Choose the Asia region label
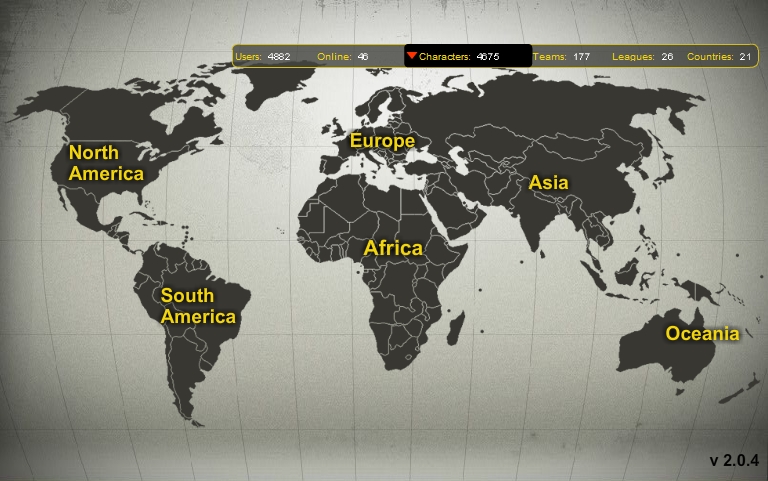The height and width of the screenshot is (481, 768). click(548, 182)
